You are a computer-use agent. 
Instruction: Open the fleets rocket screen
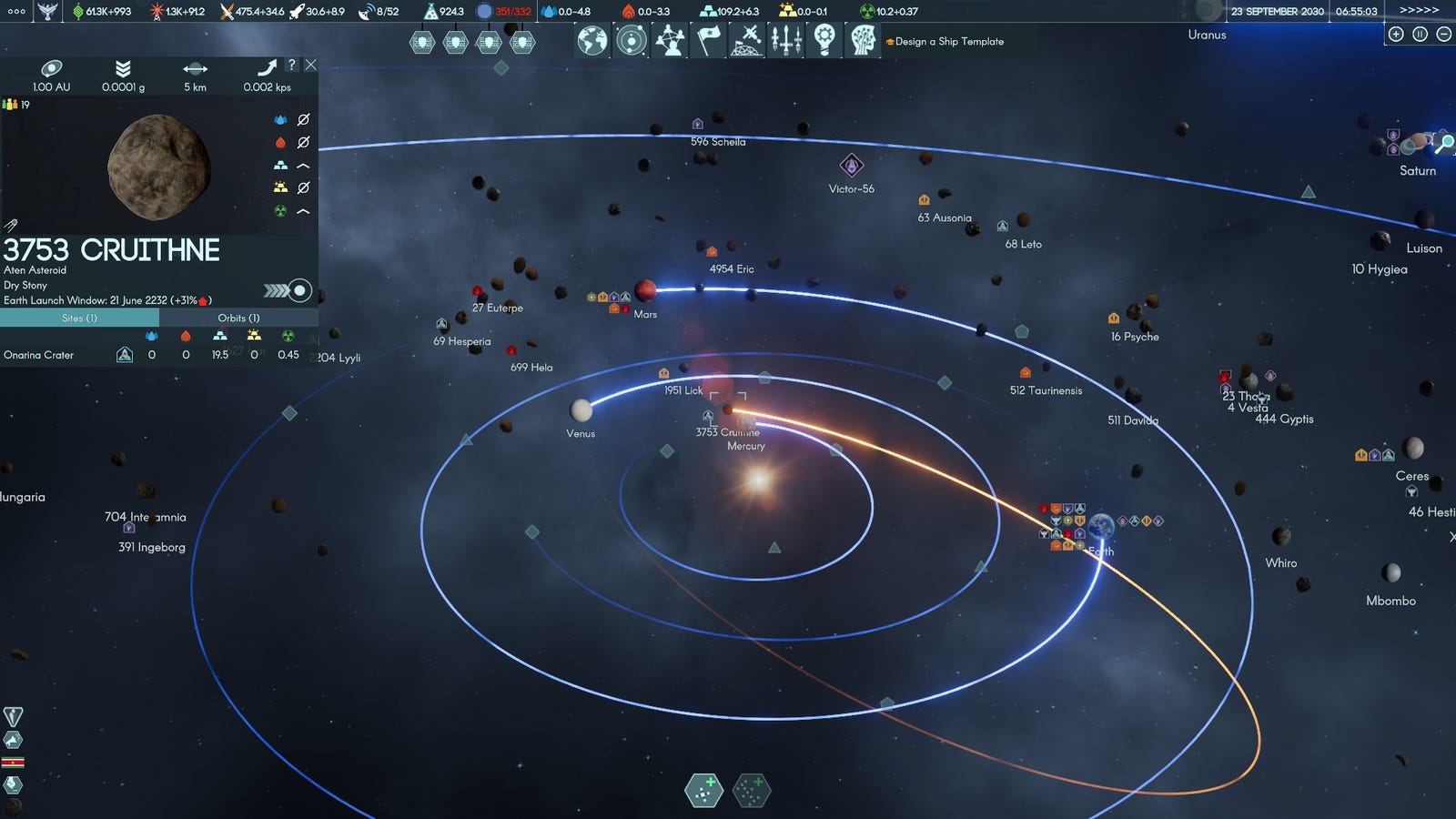pos(786,41)
